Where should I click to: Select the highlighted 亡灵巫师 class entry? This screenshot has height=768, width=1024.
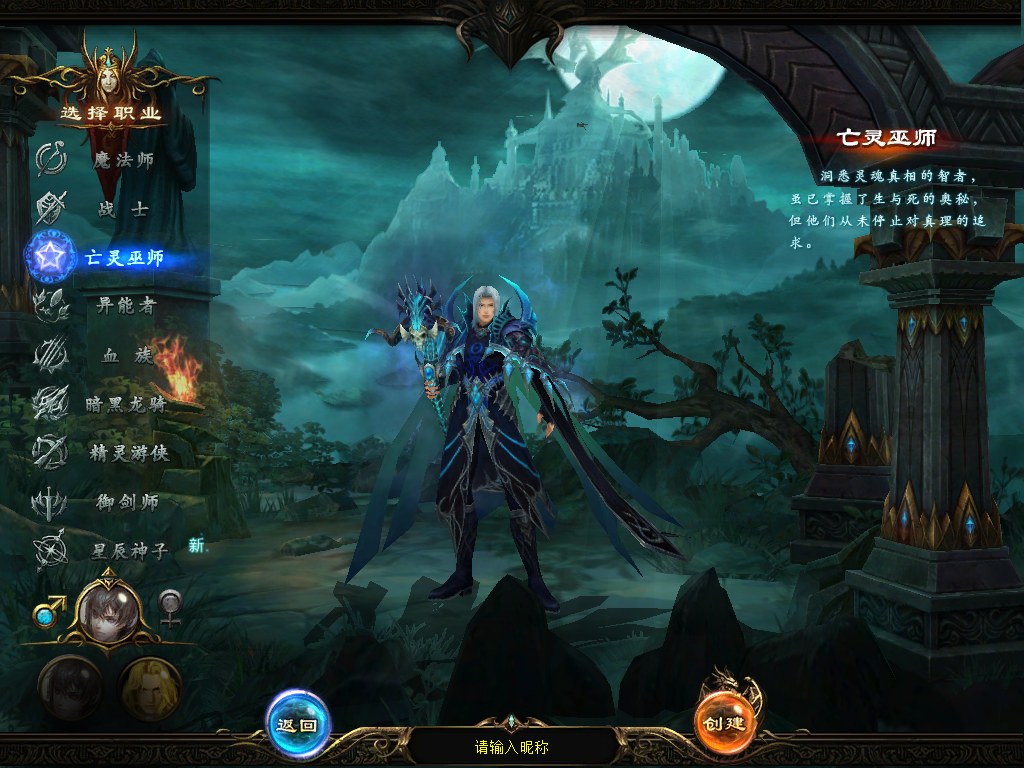click(x=122, y=258)
